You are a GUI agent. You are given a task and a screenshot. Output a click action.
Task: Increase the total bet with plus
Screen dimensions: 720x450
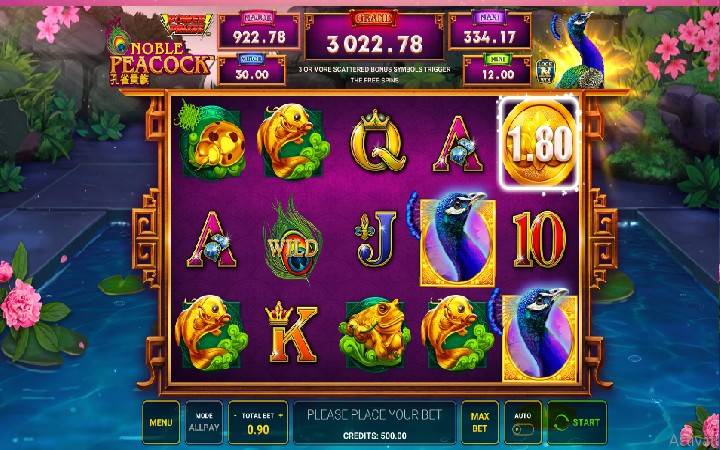[280, 411]
